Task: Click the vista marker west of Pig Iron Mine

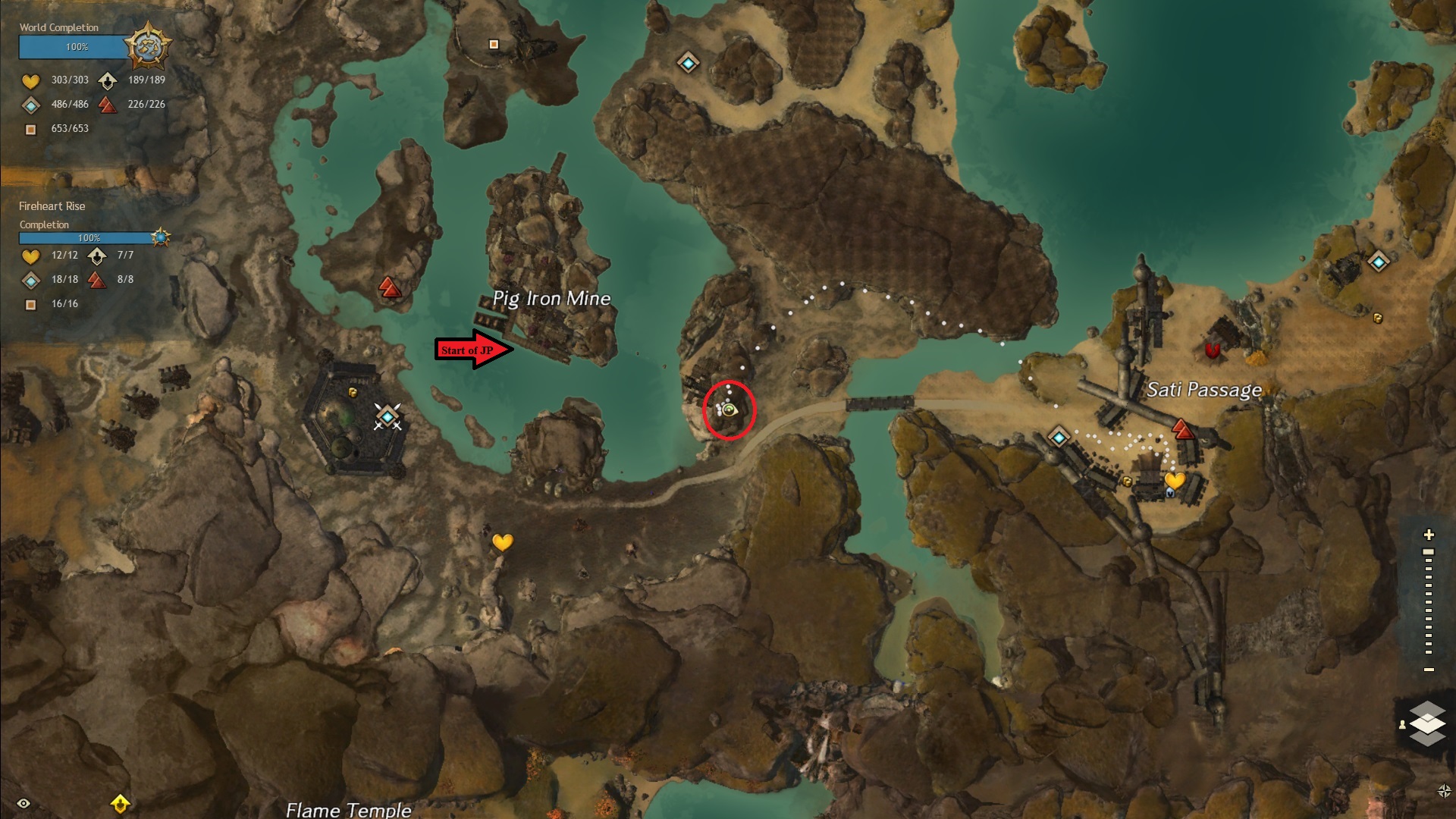Action: [390, 287]
